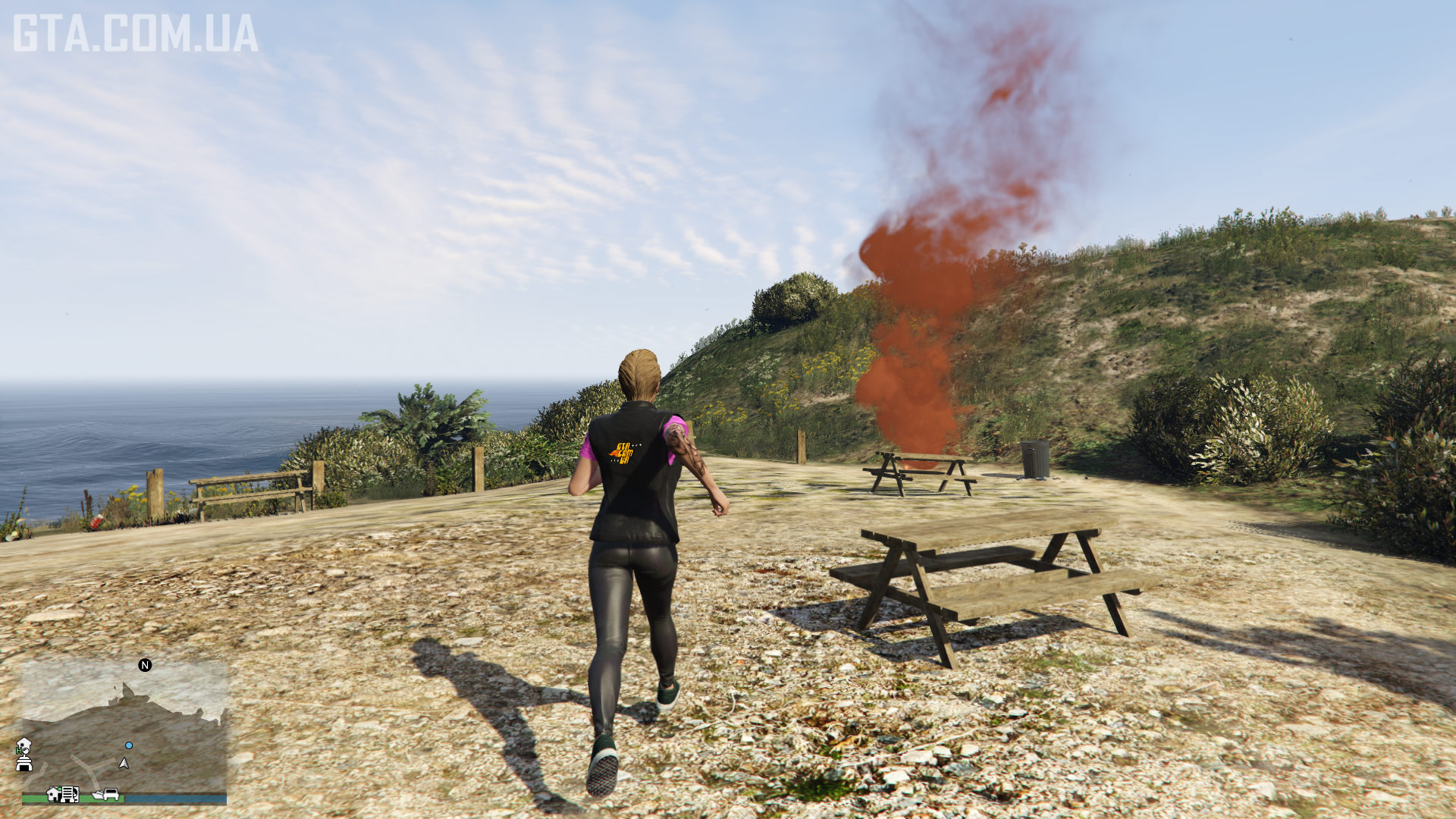Choose the boat blip on the minimap

tap(97, 795)
